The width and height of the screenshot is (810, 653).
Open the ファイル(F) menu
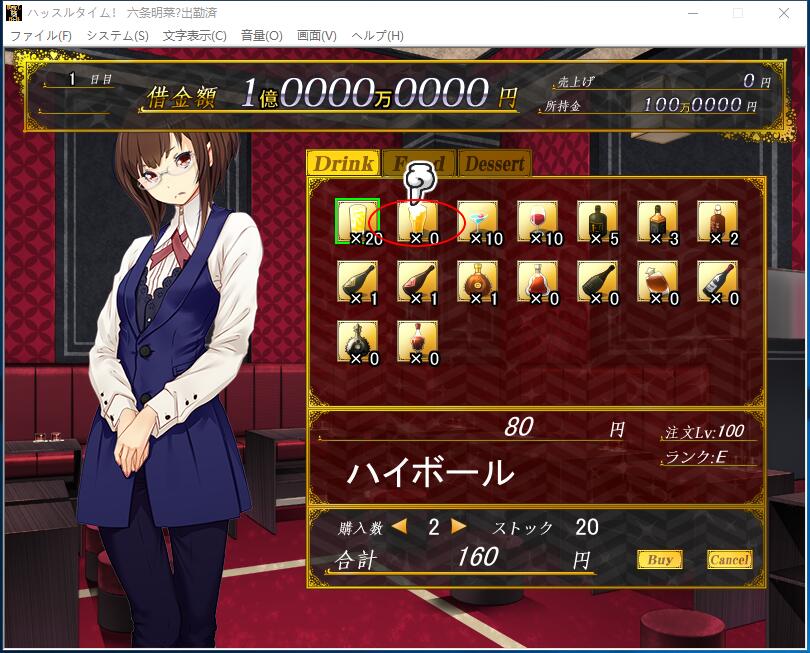tap(41, 35)
